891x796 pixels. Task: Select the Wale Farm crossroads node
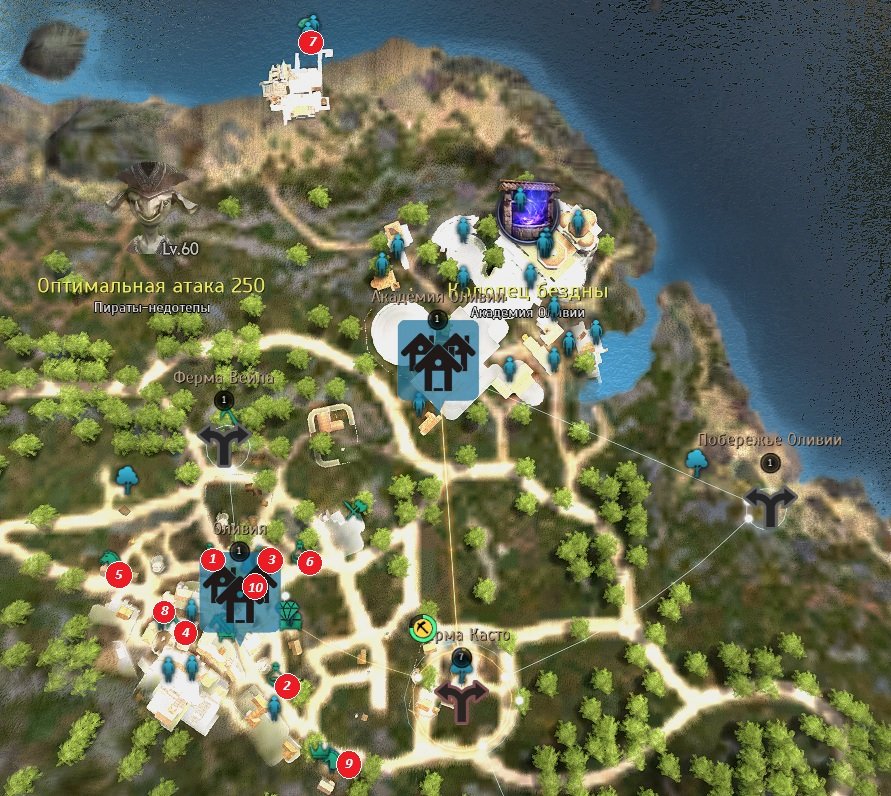point(223,442)
